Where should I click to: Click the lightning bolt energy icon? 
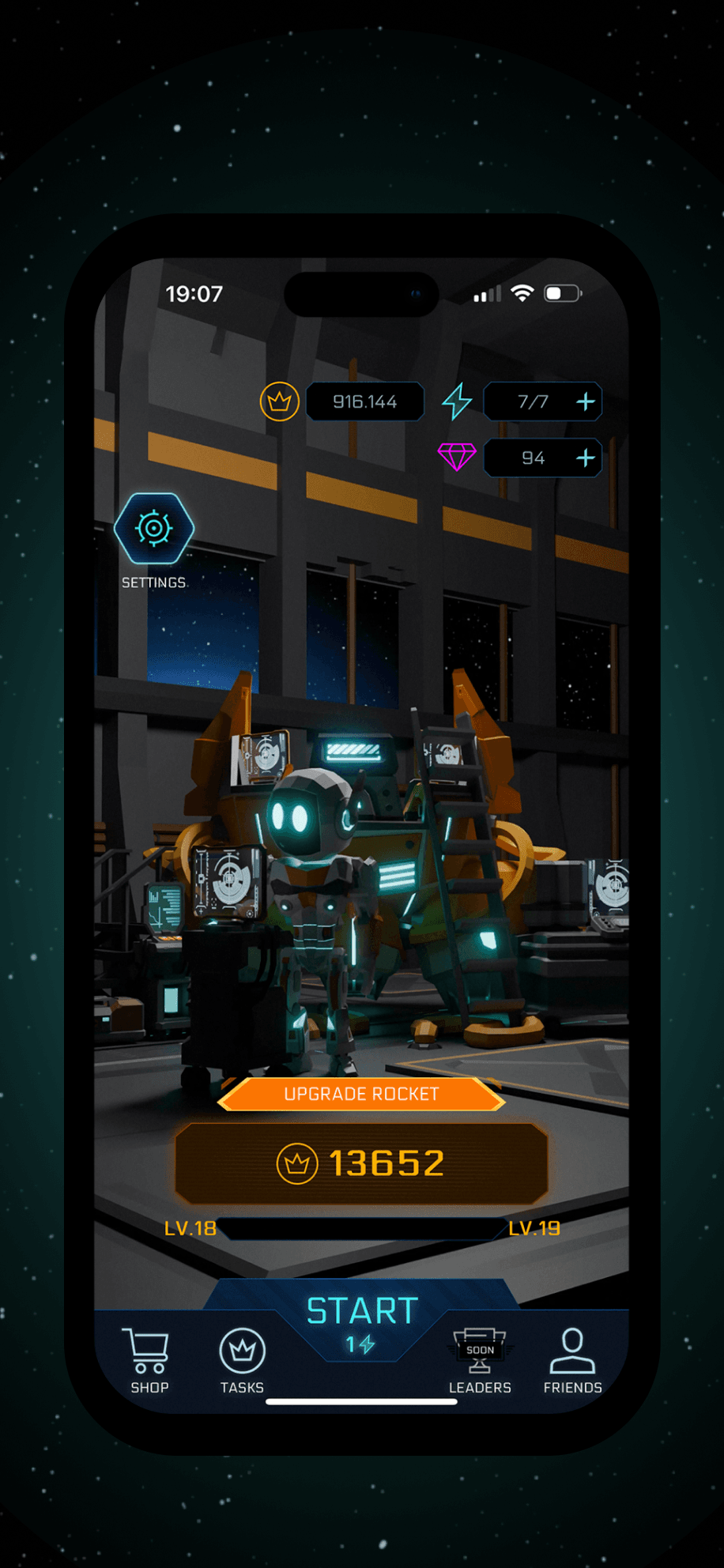click(x=457, y=401)
